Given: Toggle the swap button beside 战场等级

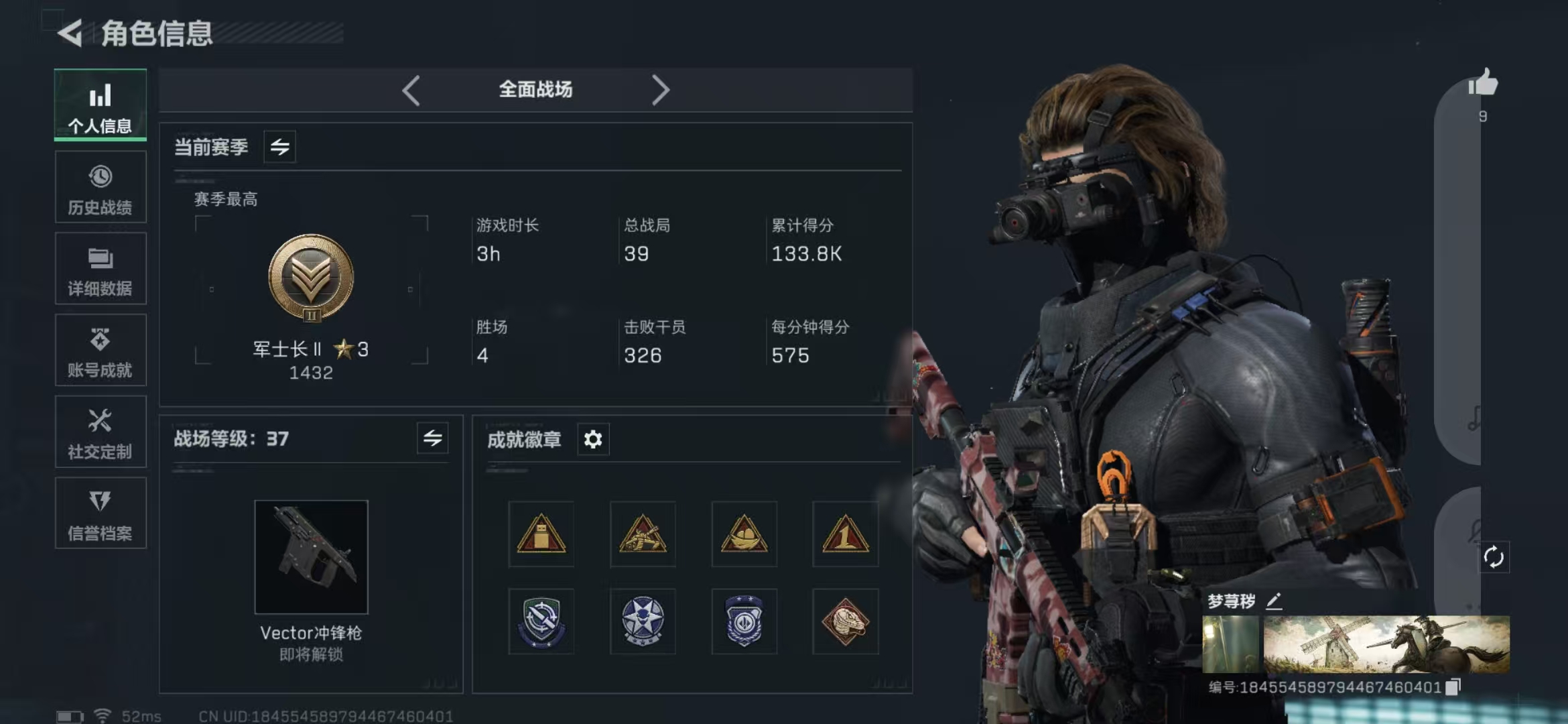Looking at the screenshot, I should (x=433, y=438).
